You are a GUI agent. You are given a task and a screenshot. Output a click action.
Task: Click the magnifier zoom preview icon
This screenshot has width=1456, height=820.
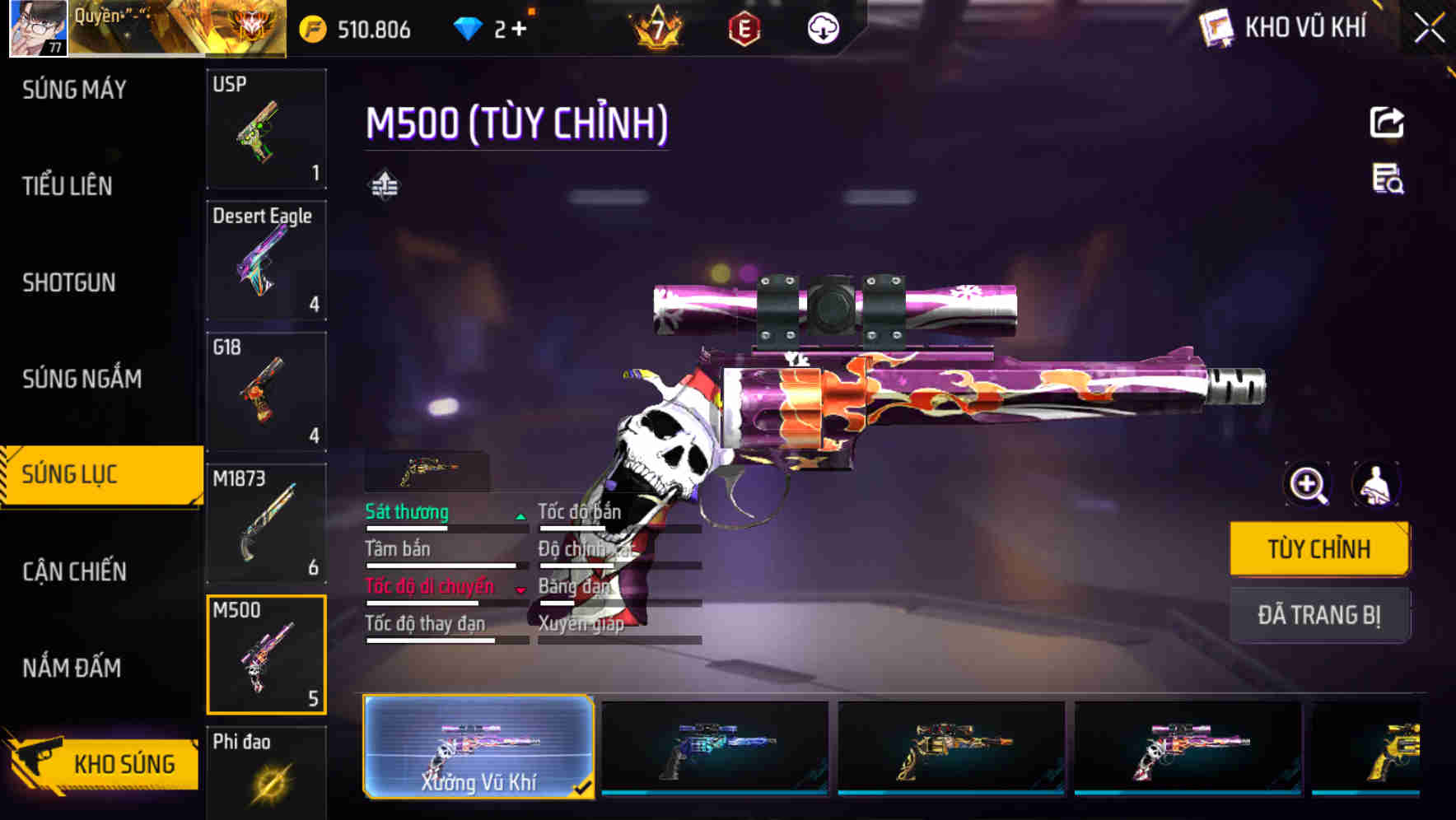tap(1308, 485)
